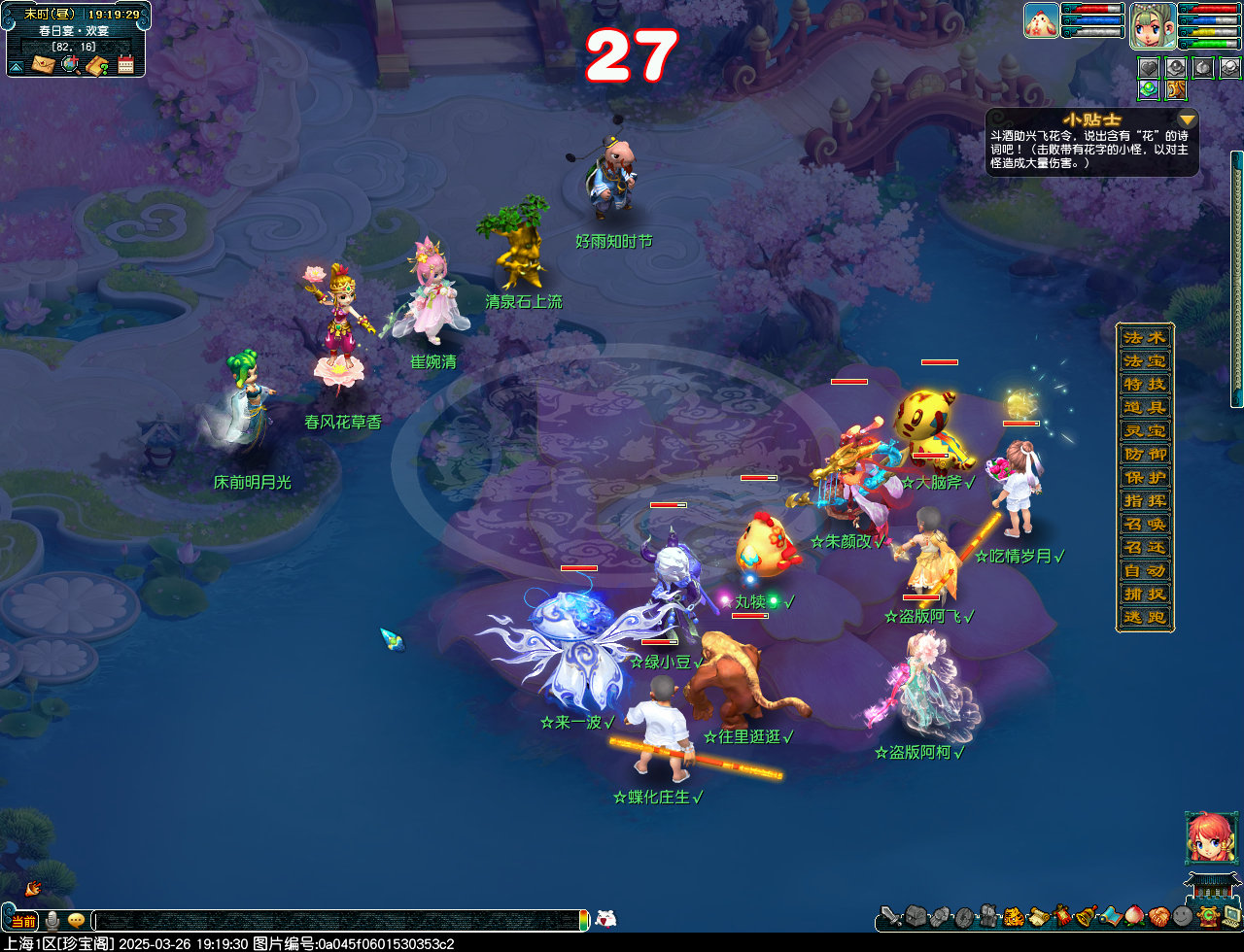The height and width of the screenshot is (952, 1244).
Task: Choose the 防御 command
Action: 1144,455
